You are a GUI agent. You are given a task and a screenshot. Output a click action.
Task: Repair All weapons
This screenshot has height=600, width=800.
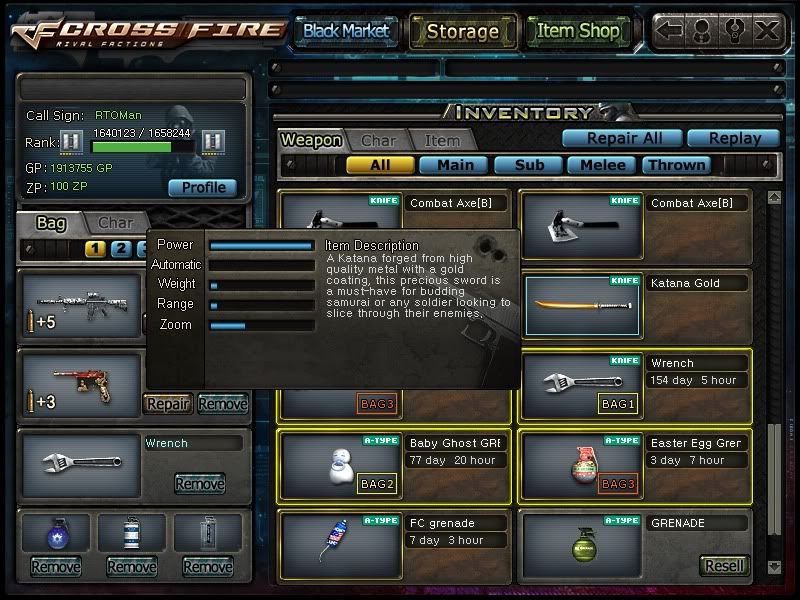[x=620, y=138]
